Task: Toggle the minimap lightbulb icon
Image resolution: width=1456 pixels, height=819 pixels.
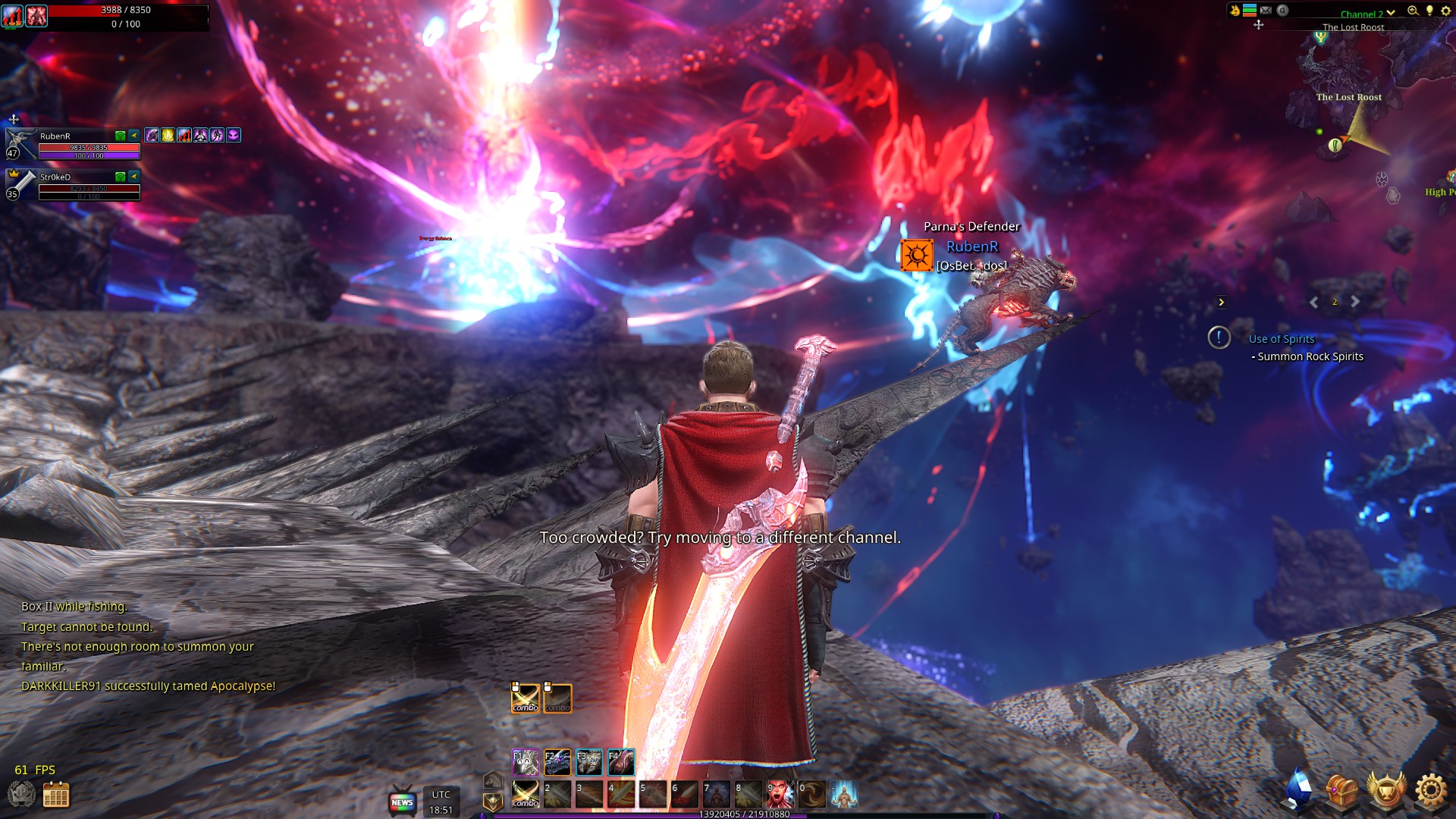Action: coord(1429,11)
